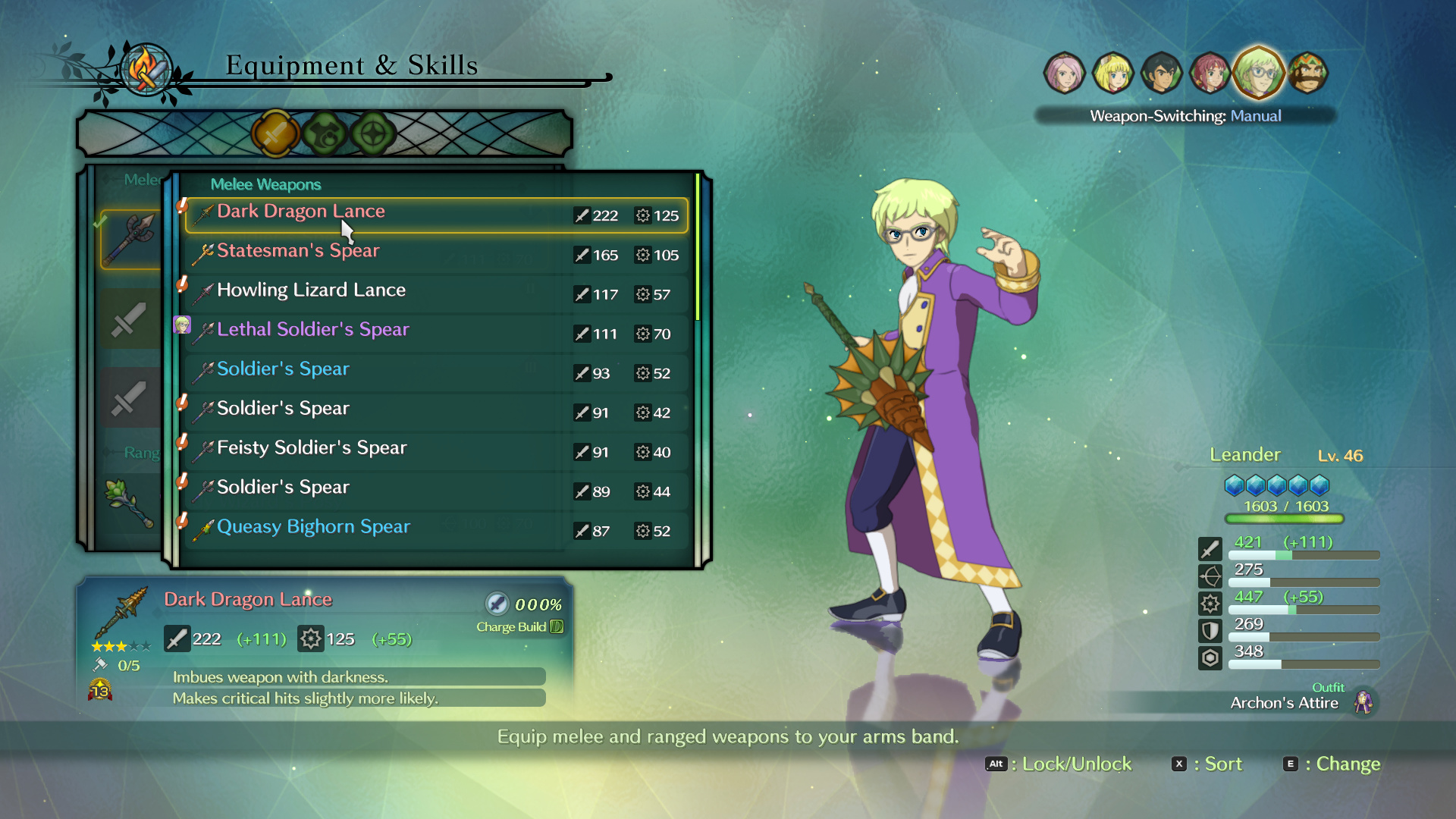This screenshot has width=1456, height=819.
Task: Change the Archon's Attire outfit
Action: click(x=1284, y=703)
